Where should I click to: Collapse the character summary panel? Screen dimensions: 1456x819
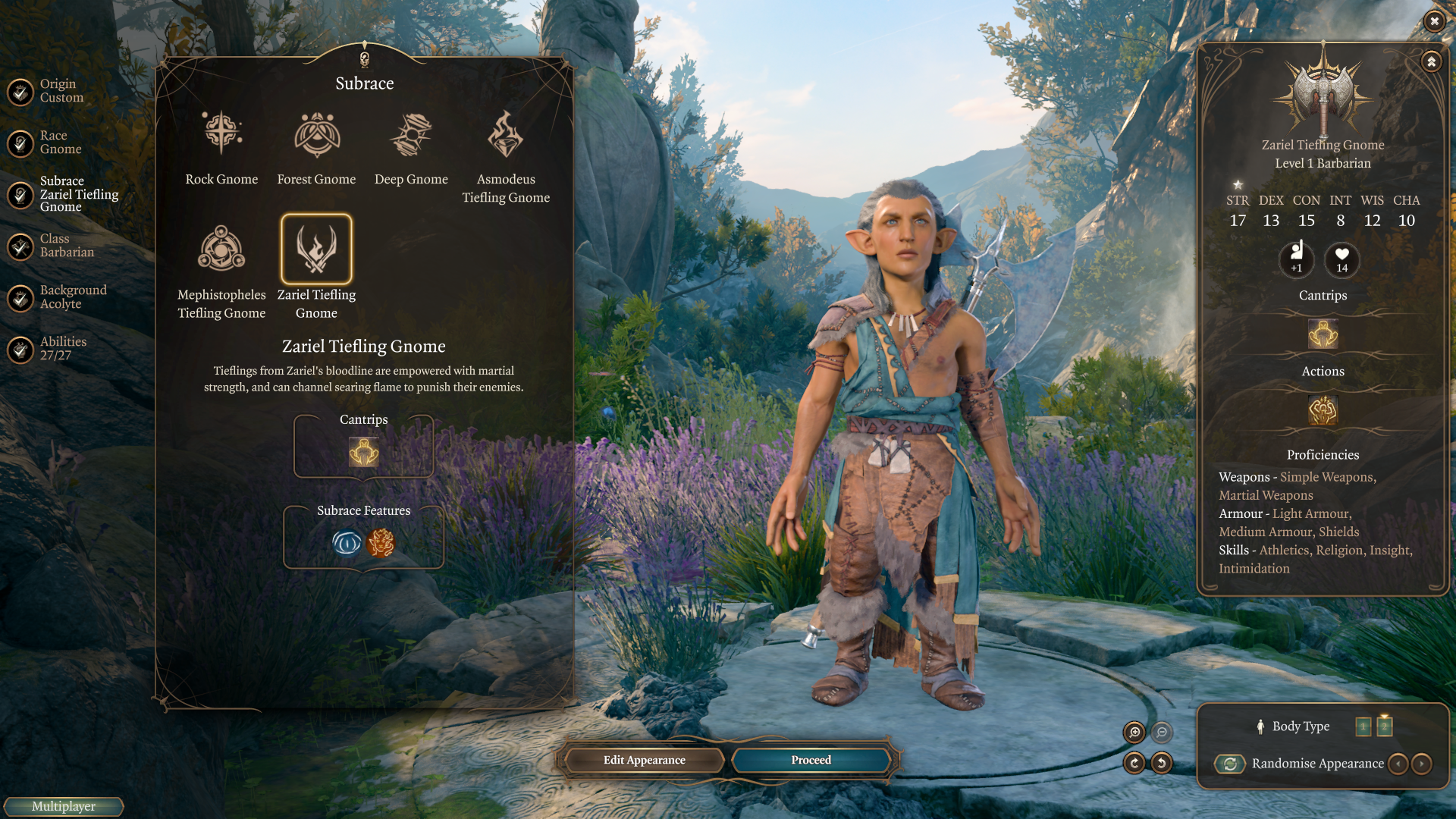tap(1431, 61)
